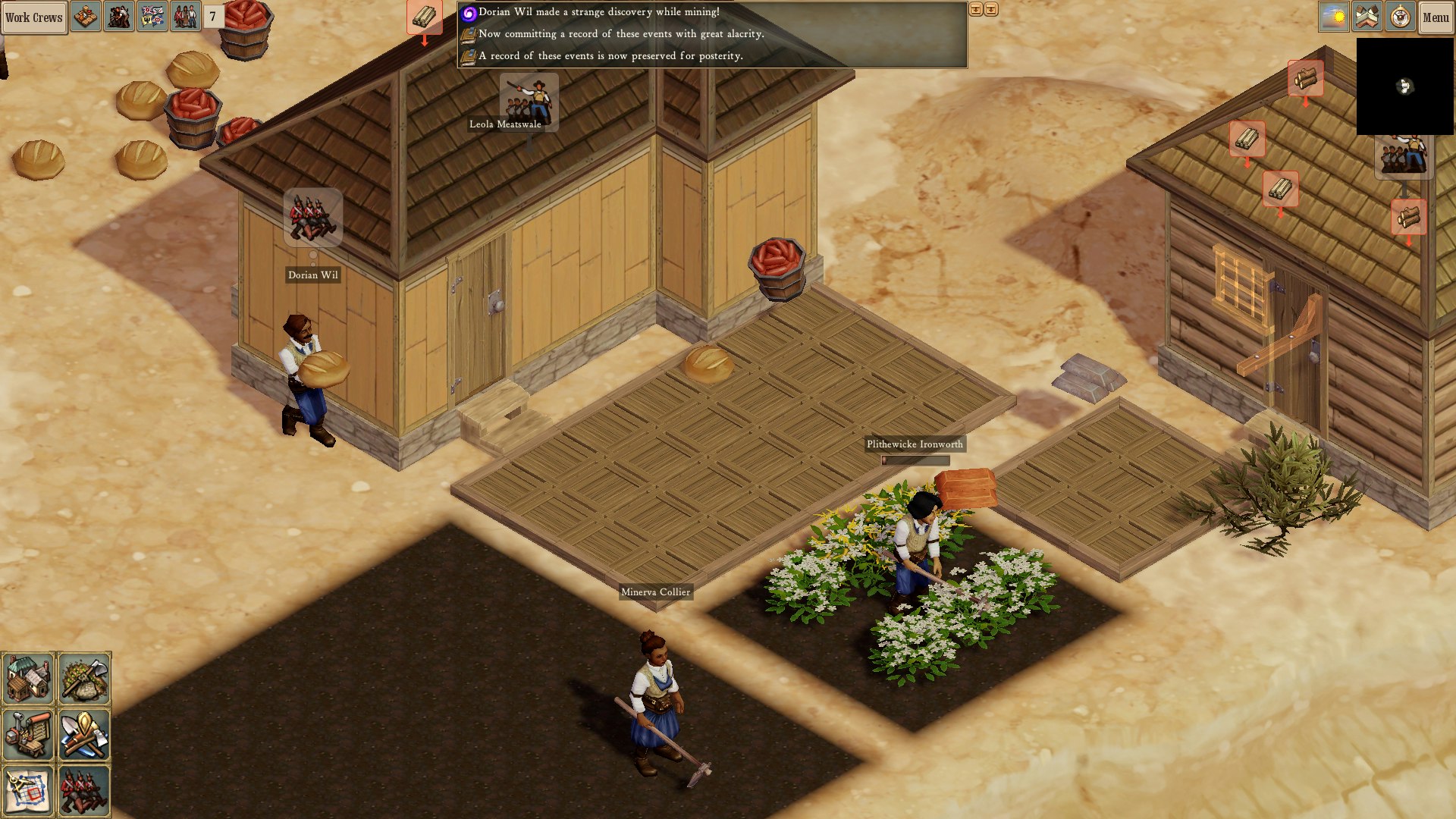This screenshot has height=819, width=1456.
Task: Click the Dorian Wil mining discovery message
Action: [599, 13]
